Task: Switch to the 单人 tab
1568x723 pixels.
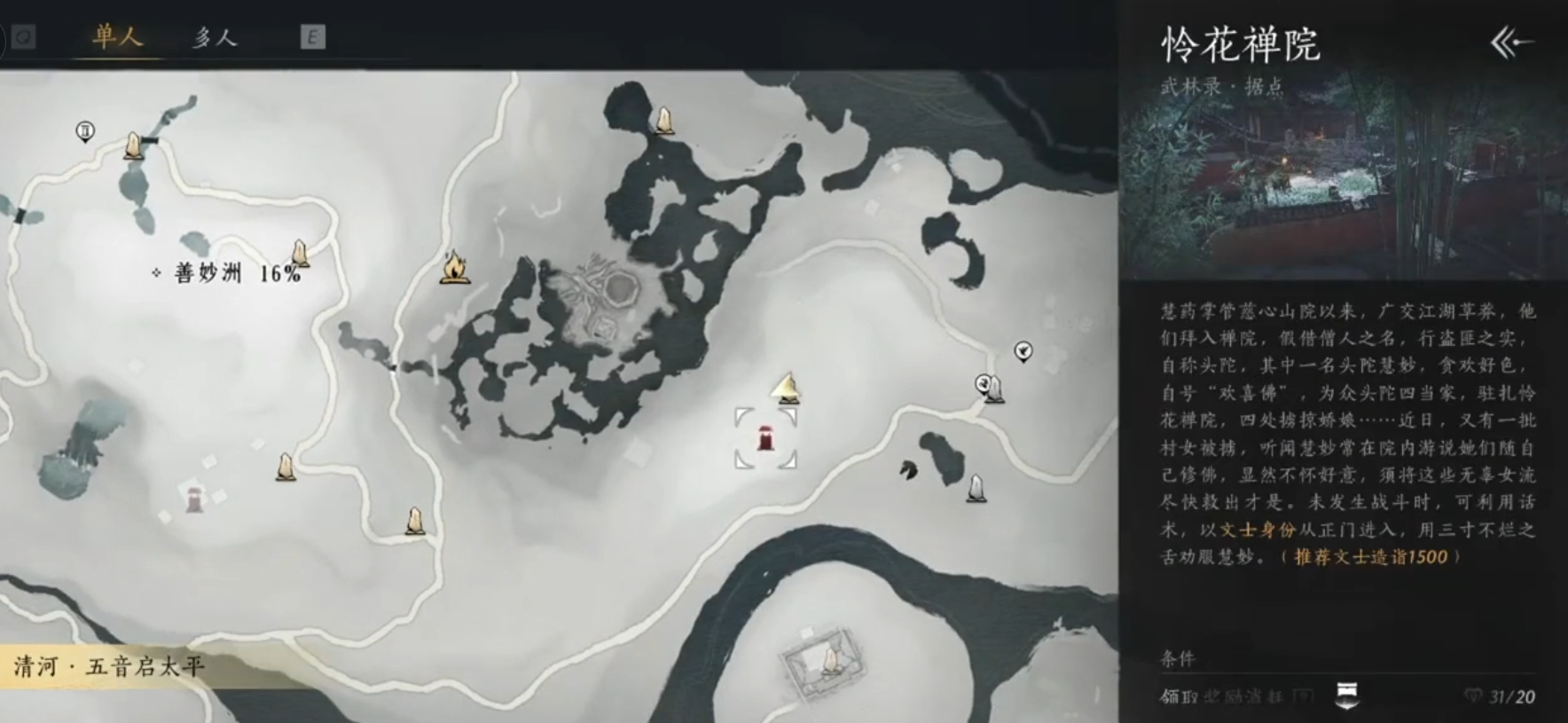Action: [117, 37]
